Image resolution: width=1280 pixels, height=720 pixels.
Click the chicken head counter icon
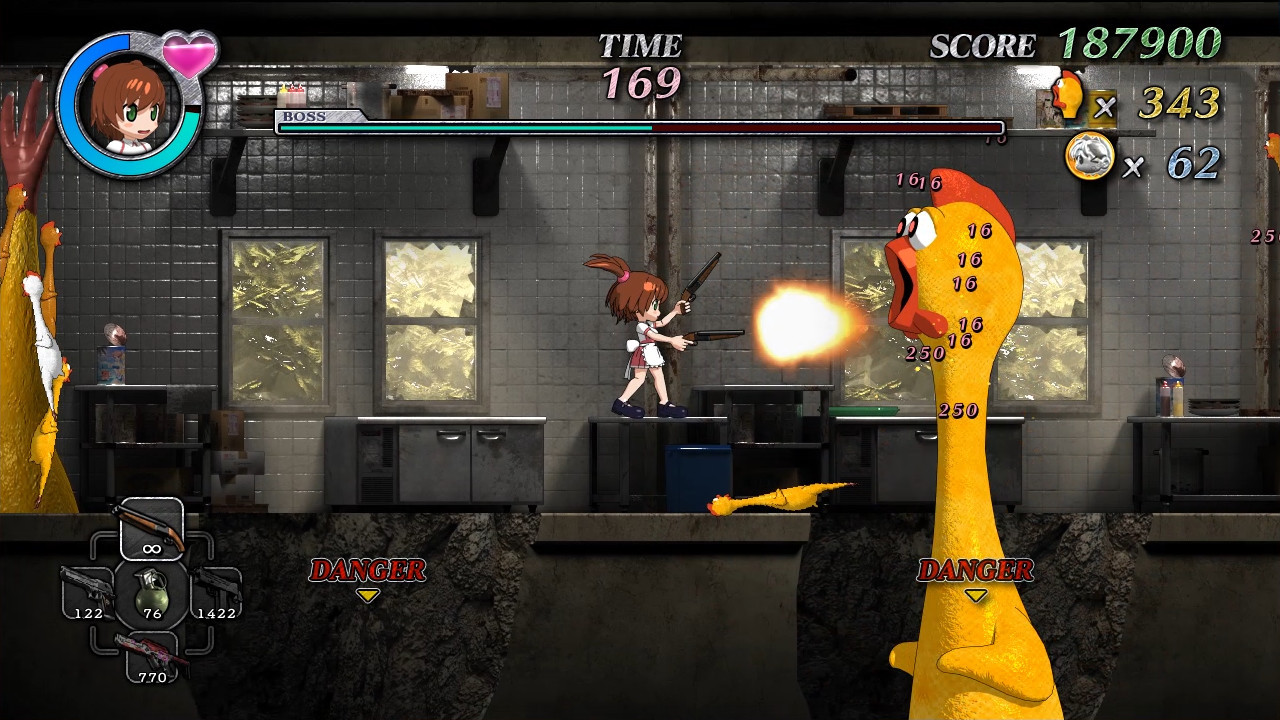(1068, 97)
